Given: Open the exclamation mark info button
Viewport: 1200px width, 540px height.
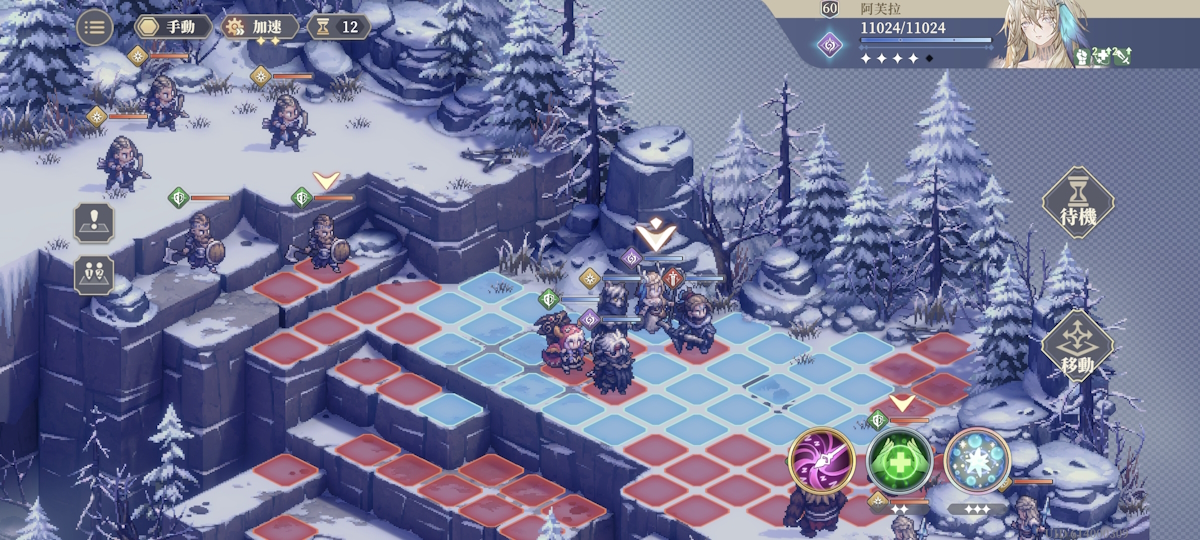Looking at the screenshot, I should tap(94, 223).
